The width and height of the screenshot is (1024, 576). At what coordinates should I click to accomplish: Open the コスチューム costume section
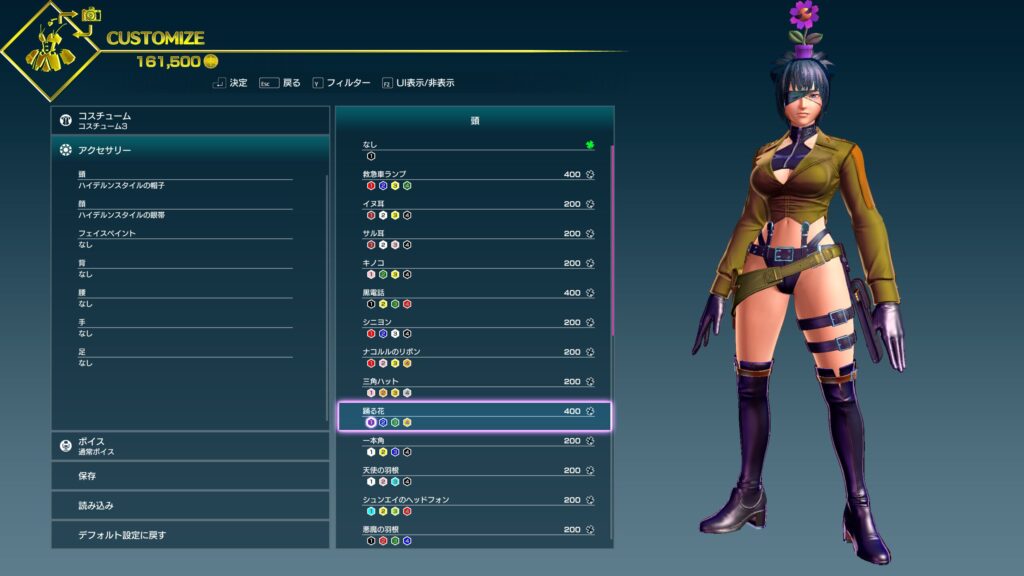[190, 121]
